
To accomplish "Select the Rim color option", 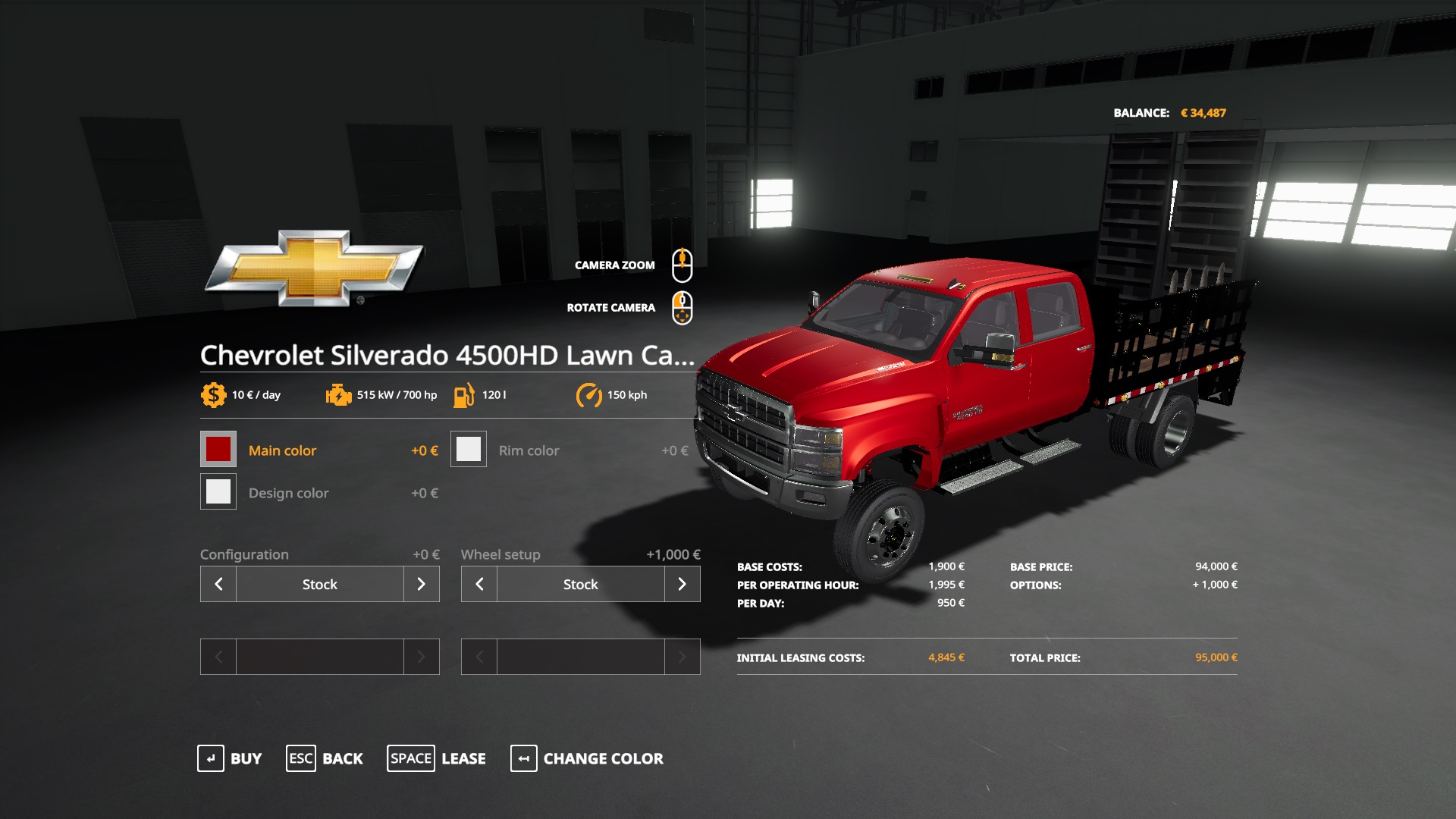I will click(x=529, y=450).
